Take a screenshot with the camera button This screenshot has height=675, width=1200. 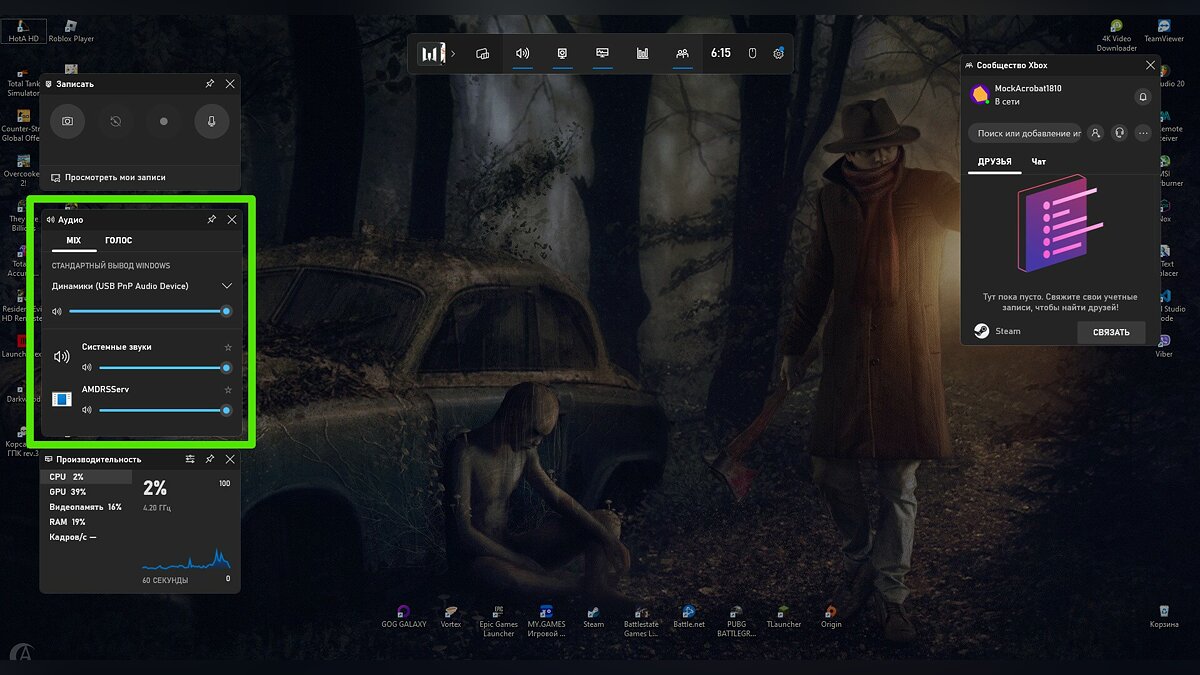click(67, 121)
